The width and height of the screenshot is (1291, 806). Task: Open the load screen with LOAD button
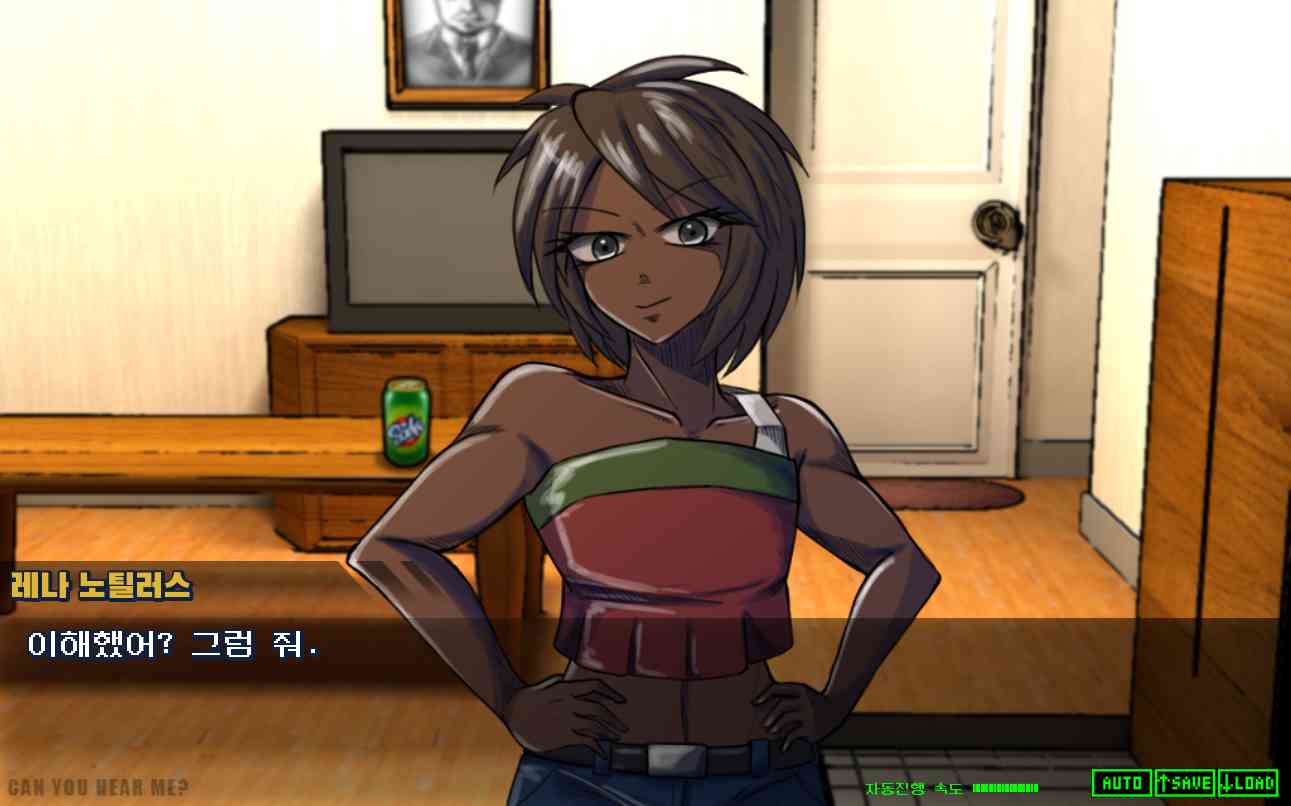tap(1248, 781)
